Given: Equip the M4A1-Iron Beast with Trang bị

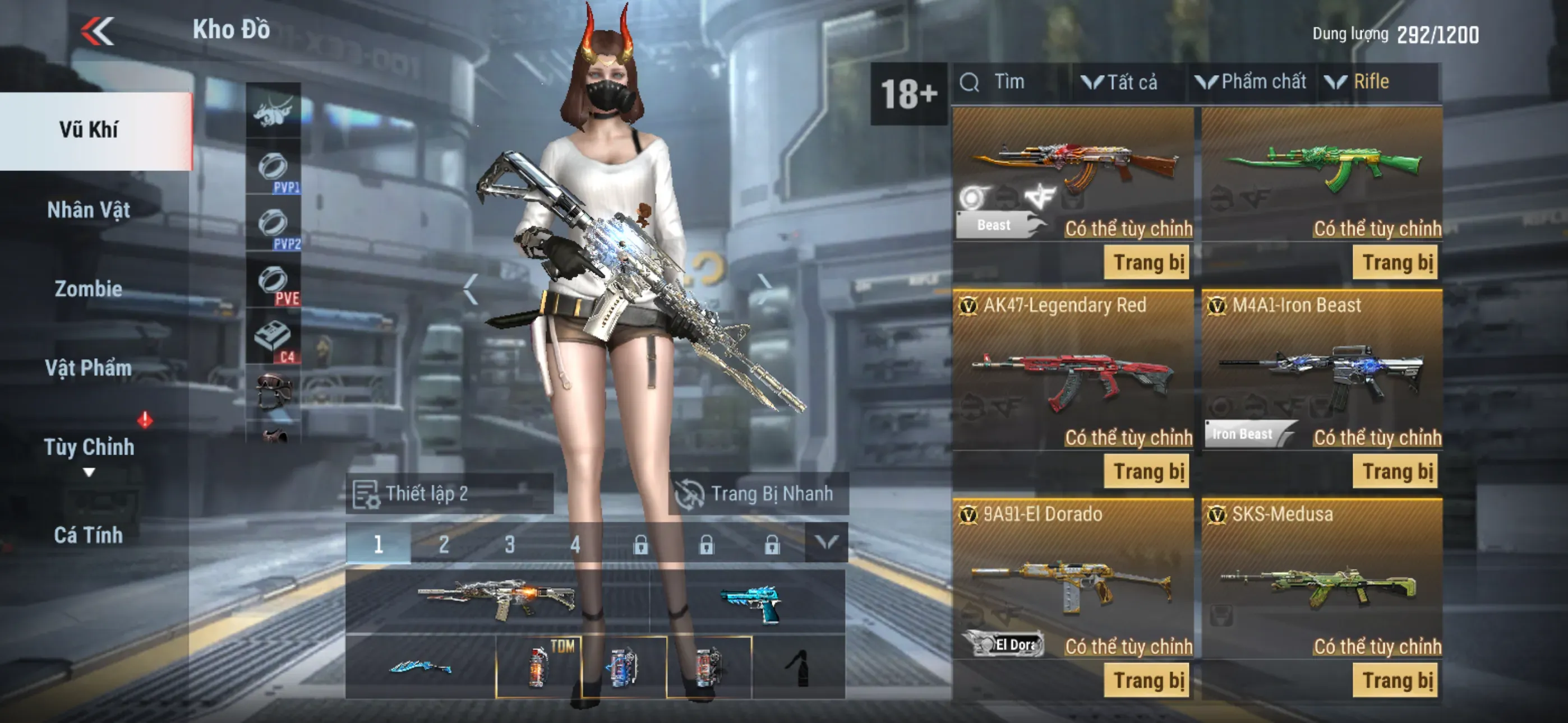Looking at the screenshot, I should (1396, 472).
